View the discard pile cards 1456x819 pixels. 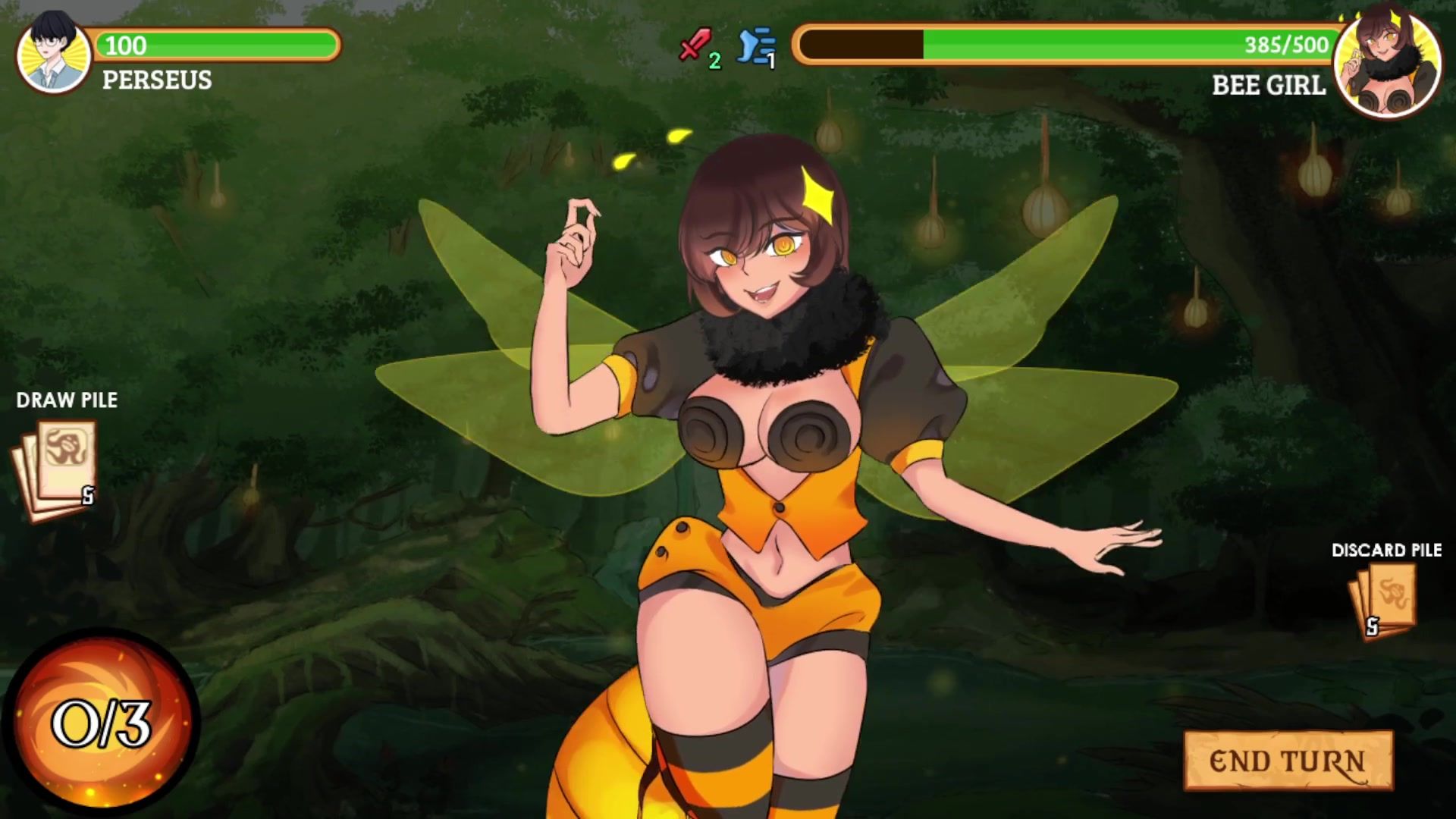pos(1383,603)
